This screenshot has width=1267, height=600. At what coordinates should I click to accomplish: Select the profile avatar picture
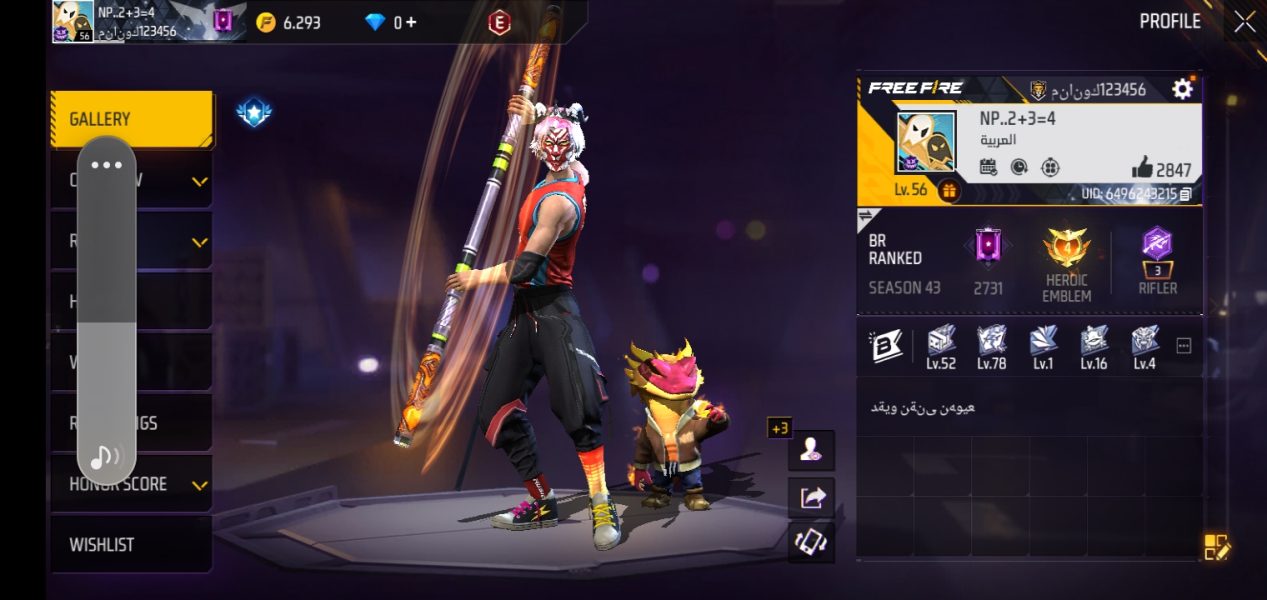926,142
